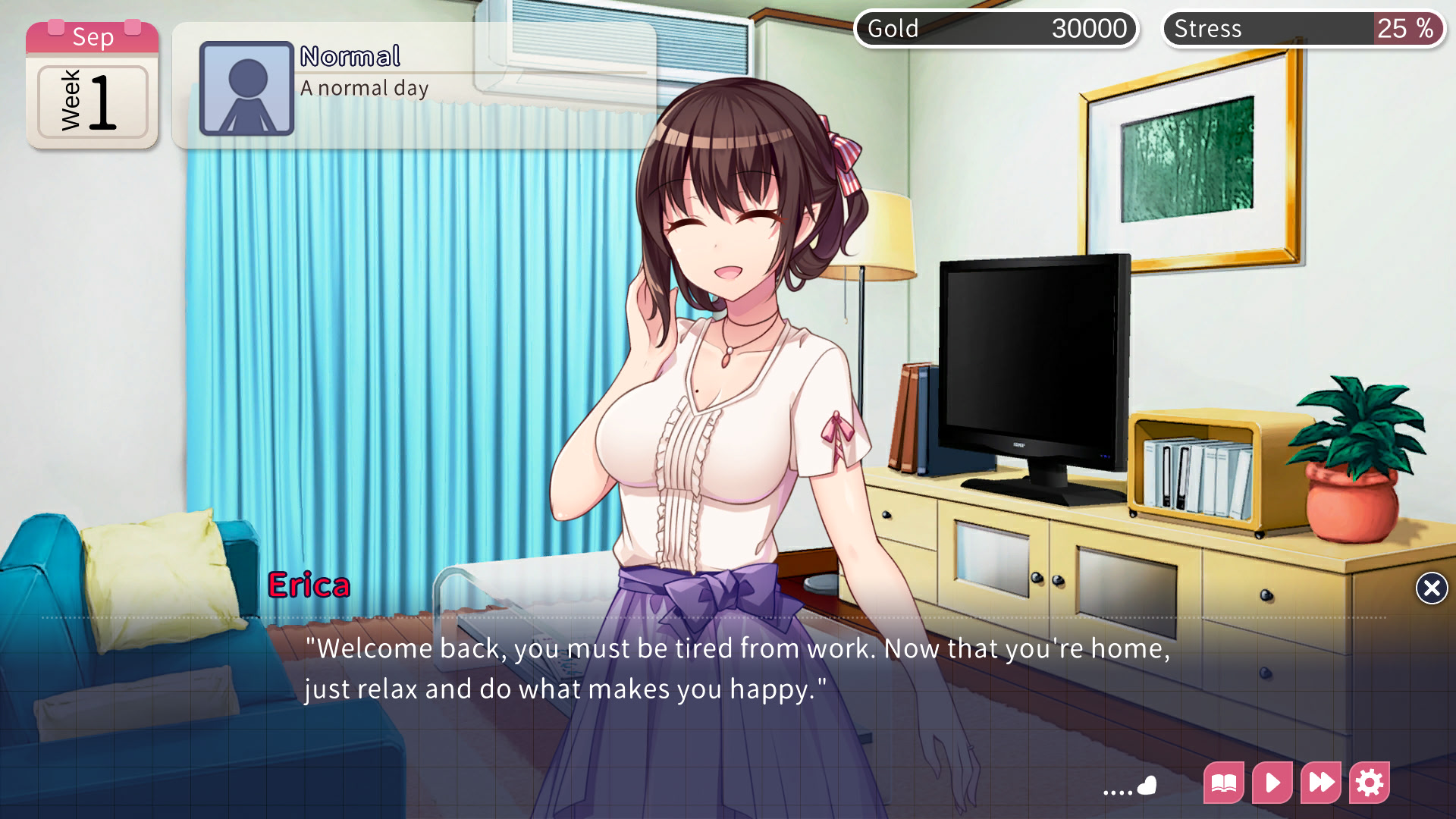Start auto-play with the play arrow button
1456x819 pixels.
tap(1272, 783)
